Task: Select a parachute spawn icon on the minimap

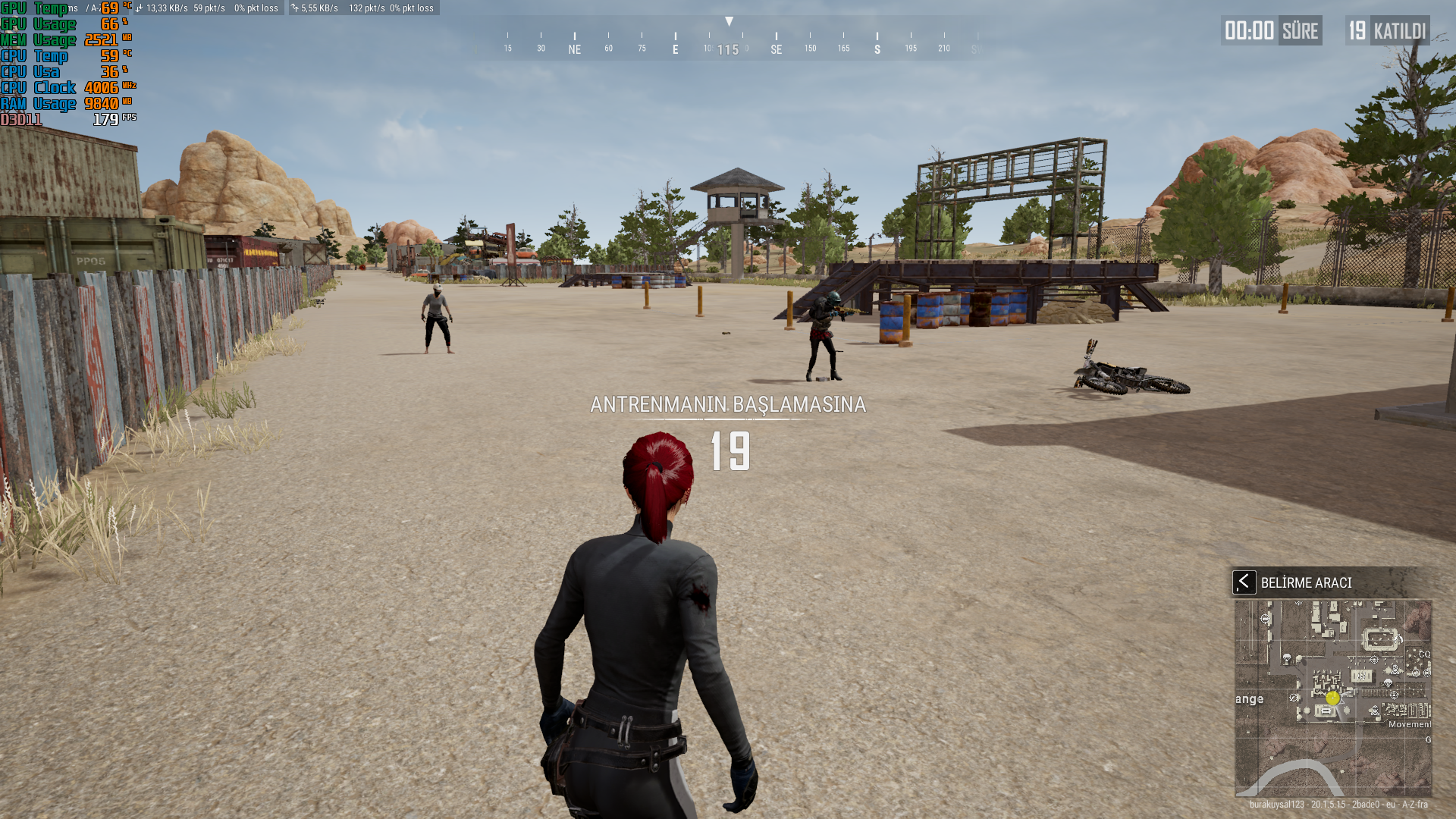Action: tap(1288, 658)
